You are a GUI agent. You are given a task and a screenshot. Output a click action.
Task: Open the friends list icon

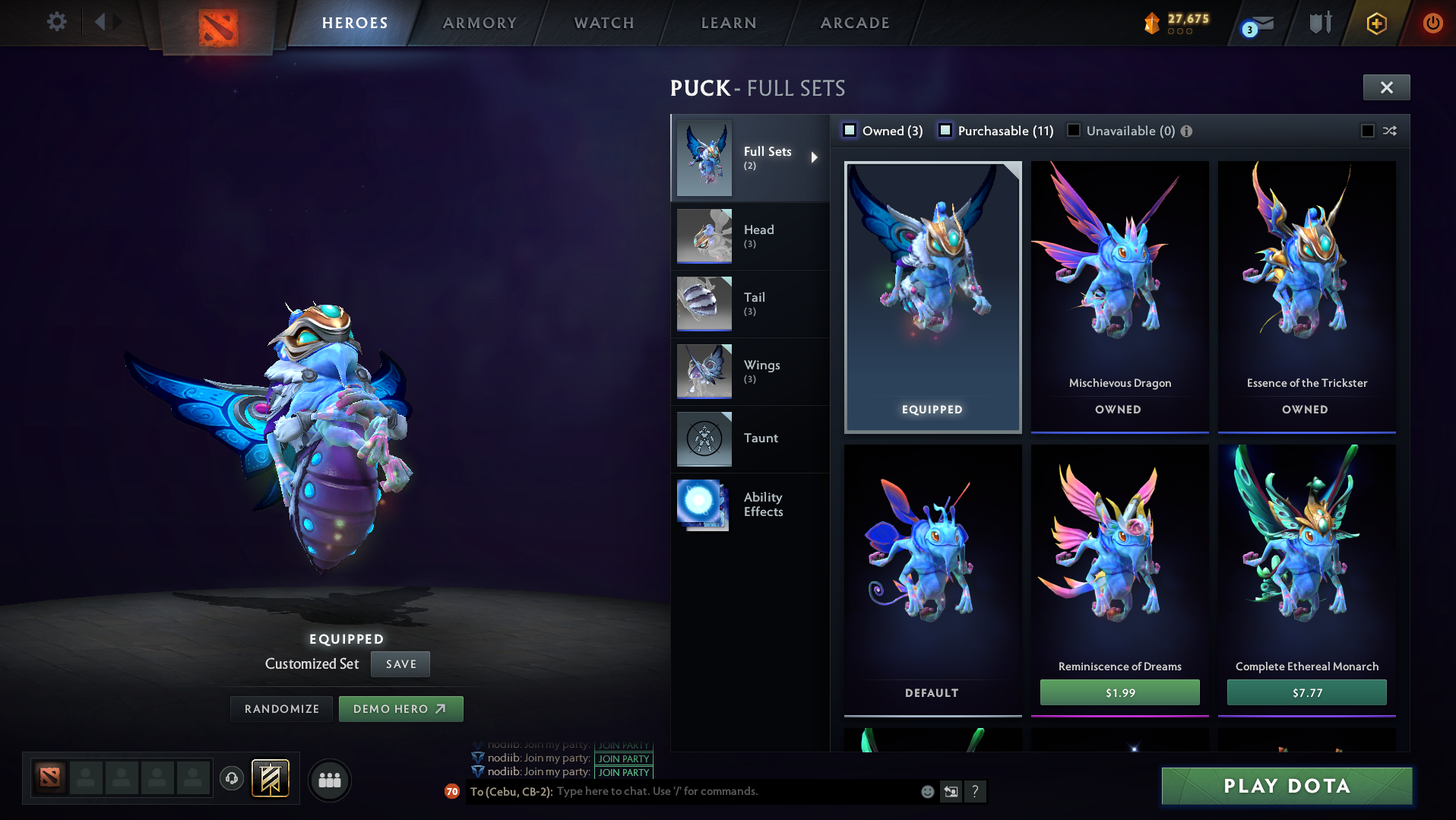pos(329,780)
